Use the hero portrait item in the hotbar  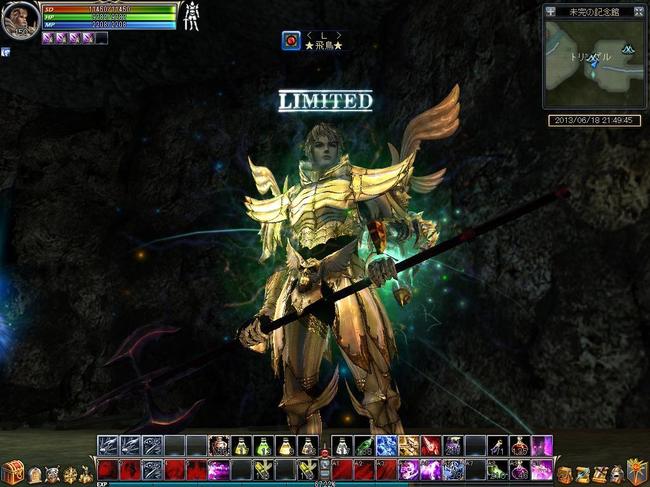coord(219,446)
